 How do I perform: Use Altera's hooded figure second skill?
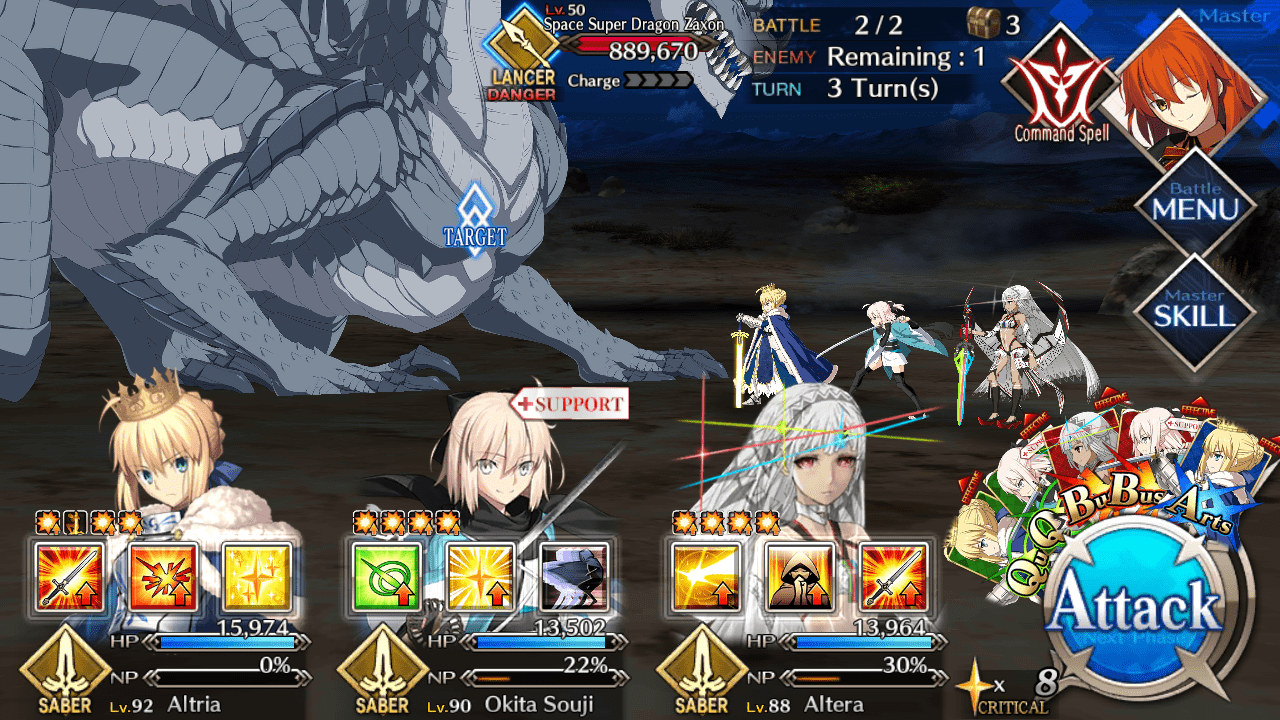(x=800, y=577)
